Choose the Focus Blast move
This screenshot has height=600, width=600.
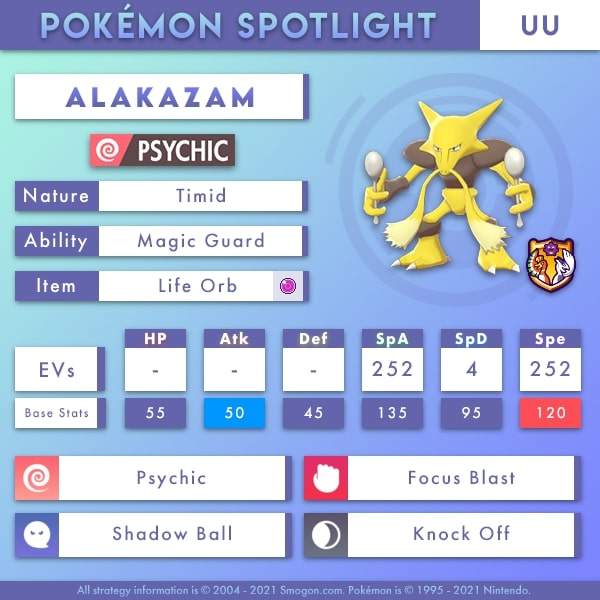(x=460, y=478)
